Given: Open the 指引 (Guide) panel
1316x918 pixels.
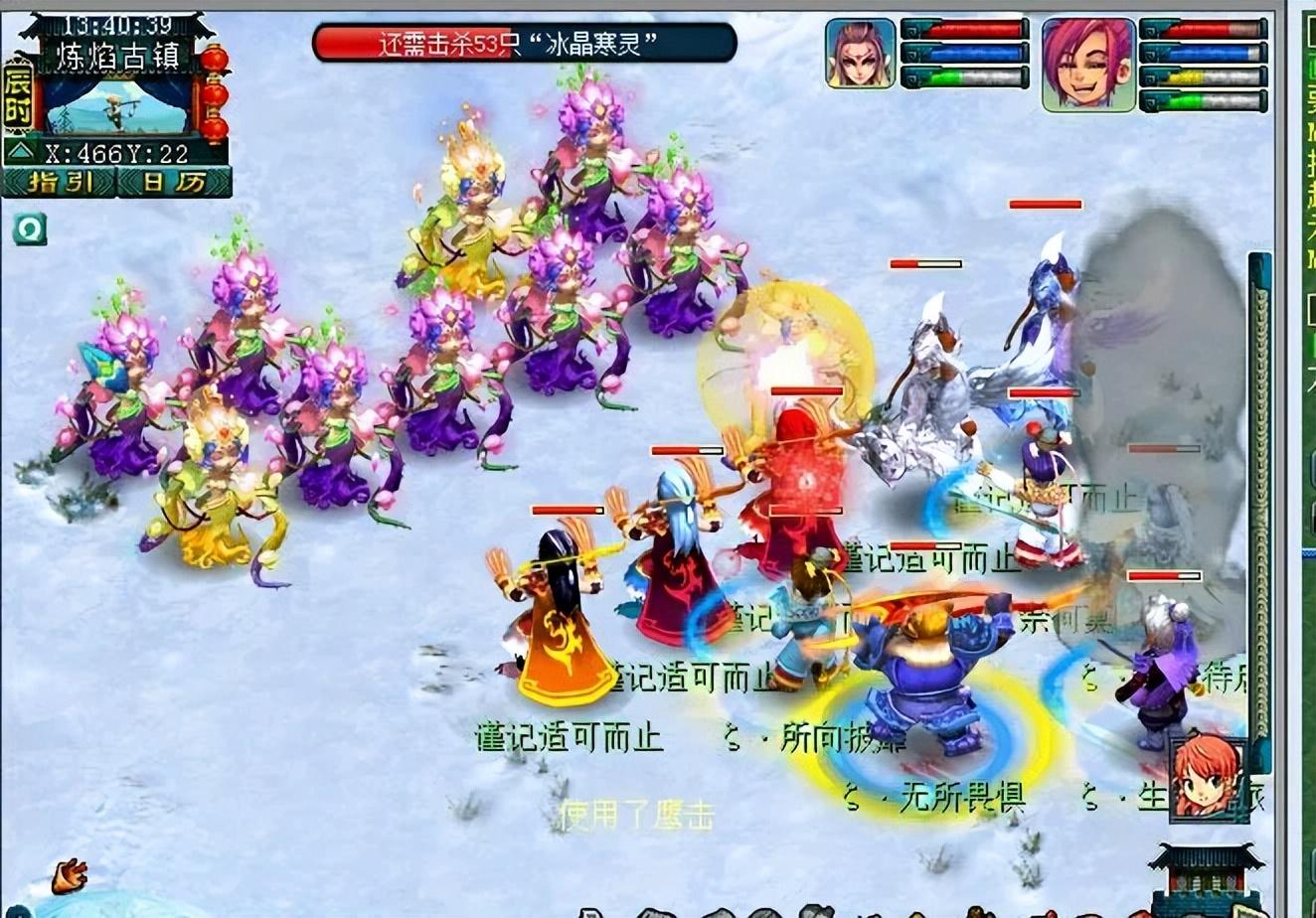Looking at the screenshot, I should tap(60, 182).
